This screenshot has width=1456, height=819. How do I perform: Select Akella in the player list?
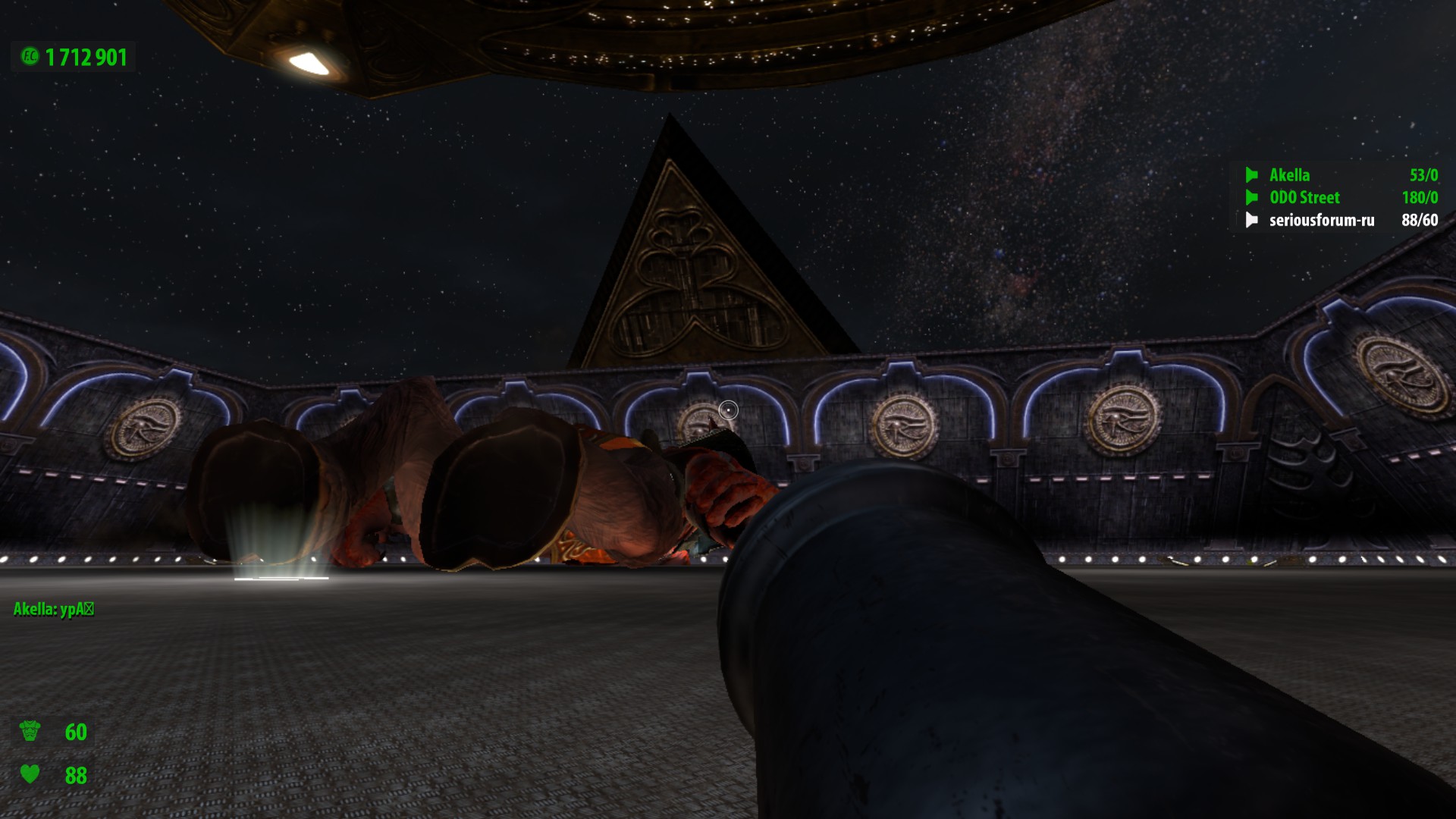(1289, 175)
